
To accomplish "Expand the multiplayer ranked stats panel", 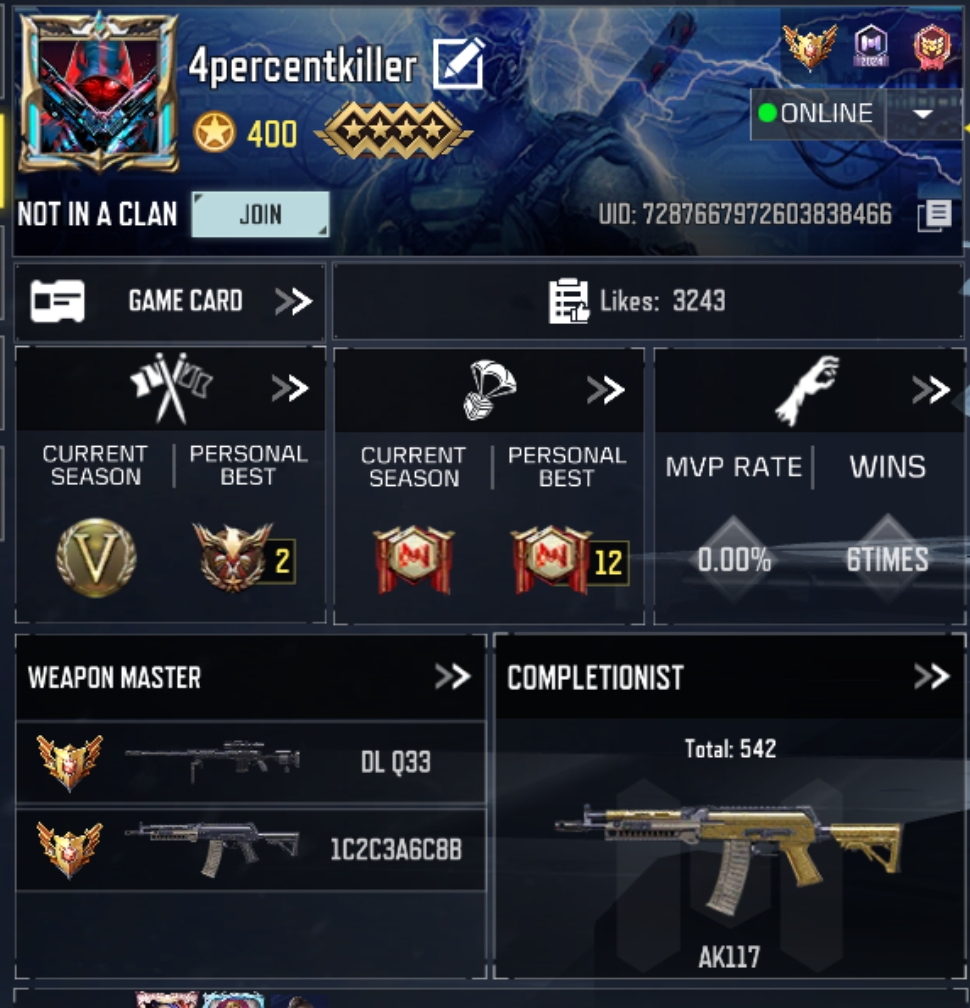I will [x=290, y=388].
